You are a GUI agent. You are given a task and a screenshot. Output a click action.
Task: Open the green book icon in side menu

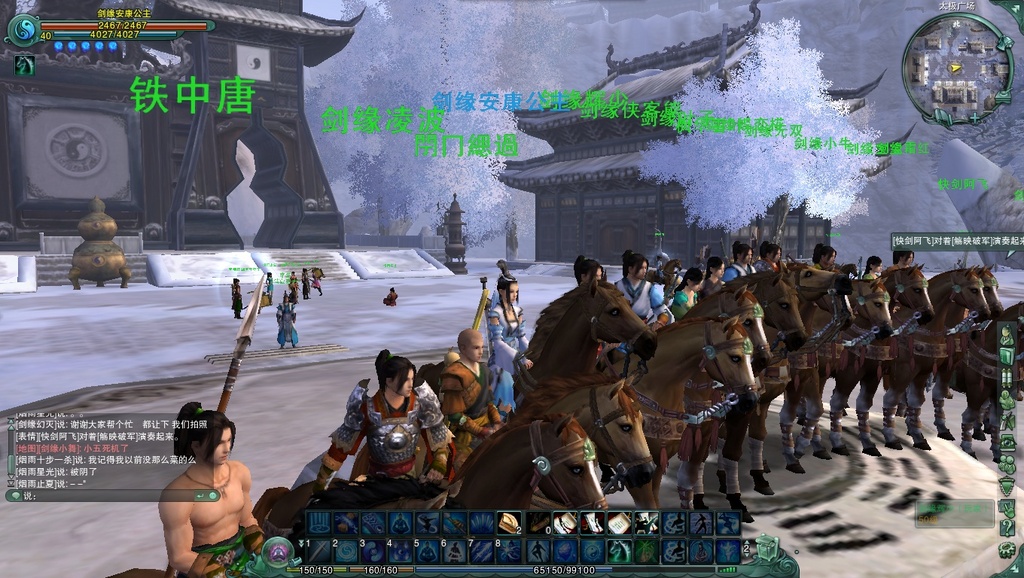(x=1008, y=358)
